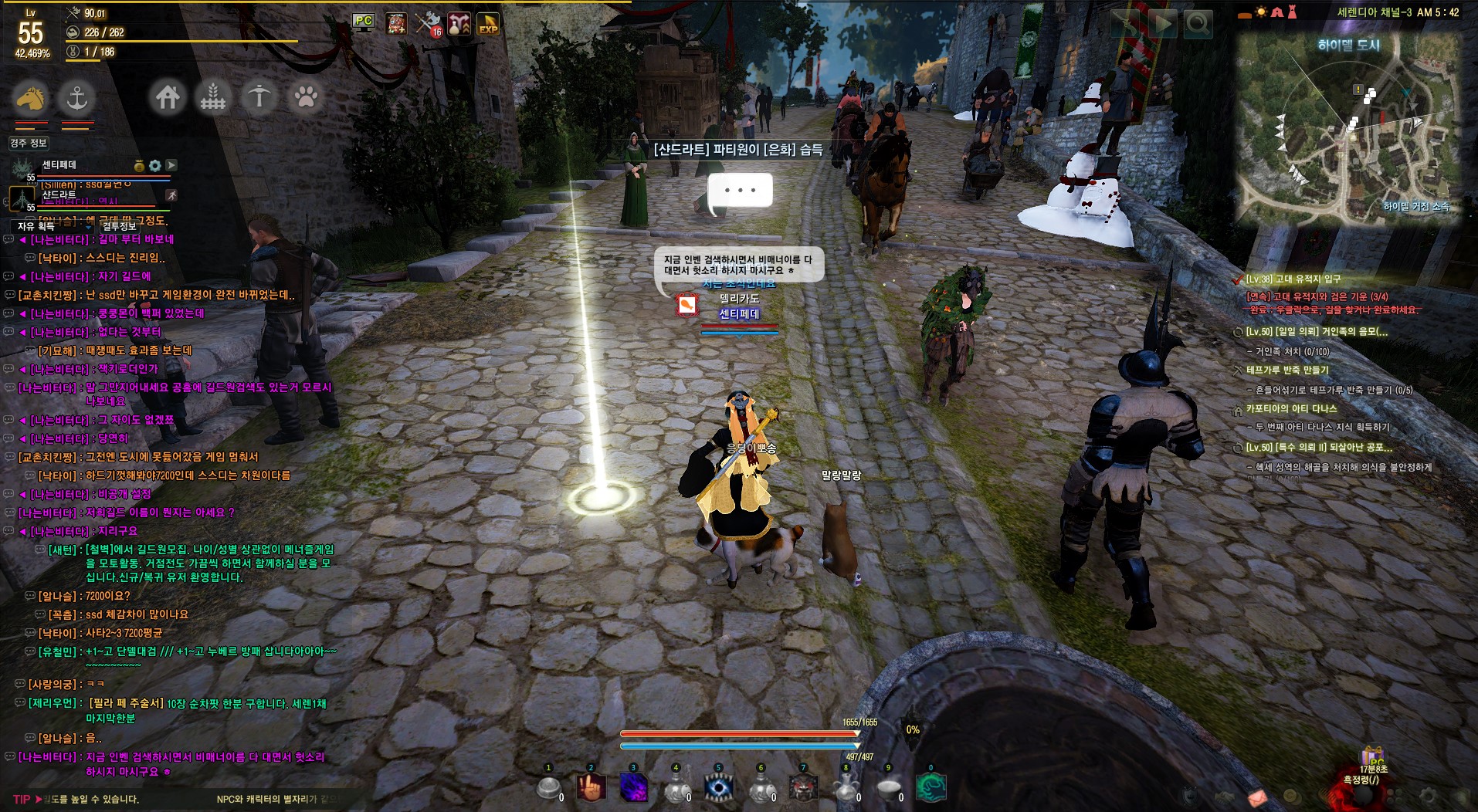This screenshot has height=812, width=1478.
Task: Open the paw print pet icon
Action: click(306, 98)
